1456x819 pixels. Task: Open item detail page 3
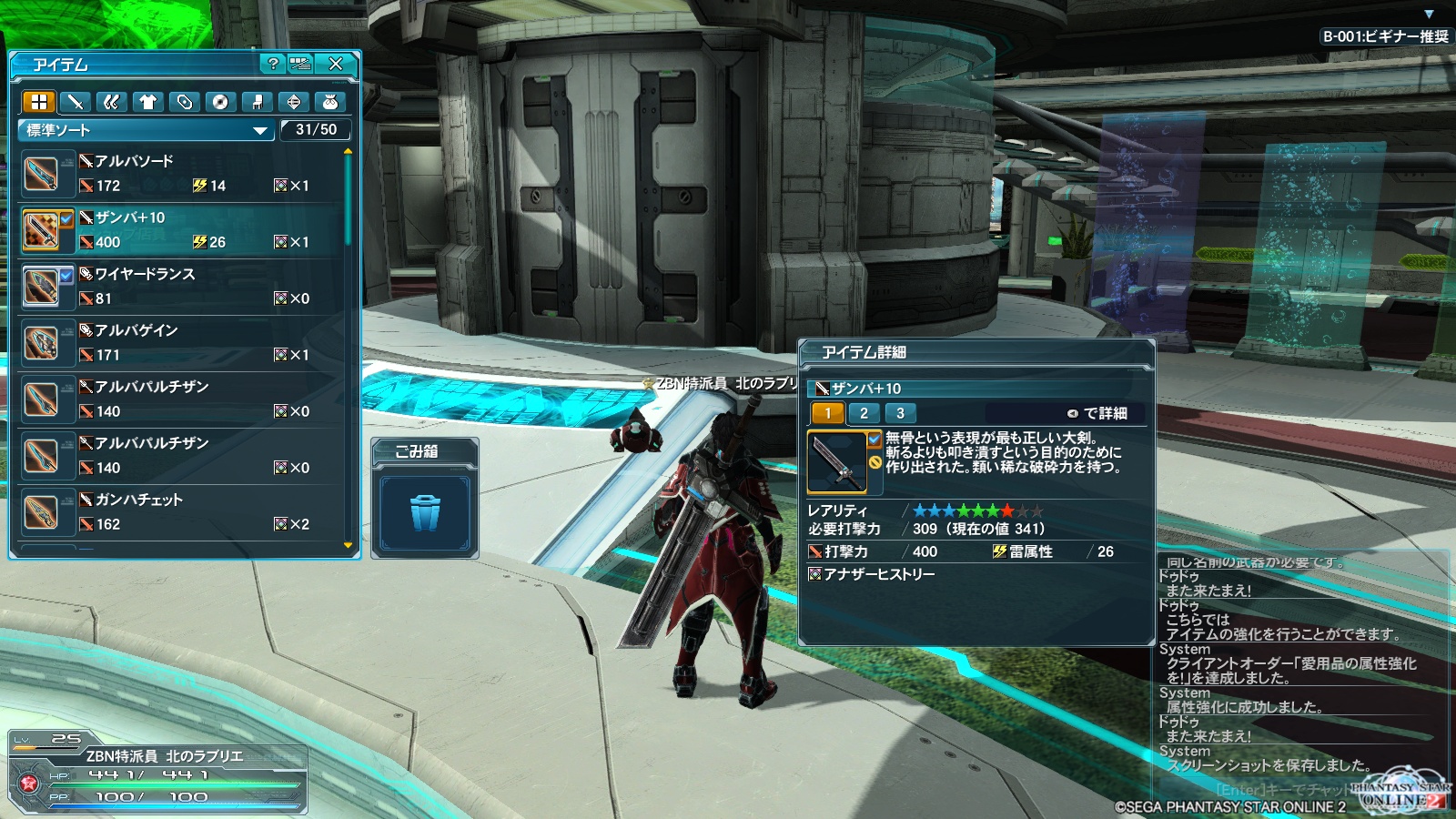click(x=900, y=413)
